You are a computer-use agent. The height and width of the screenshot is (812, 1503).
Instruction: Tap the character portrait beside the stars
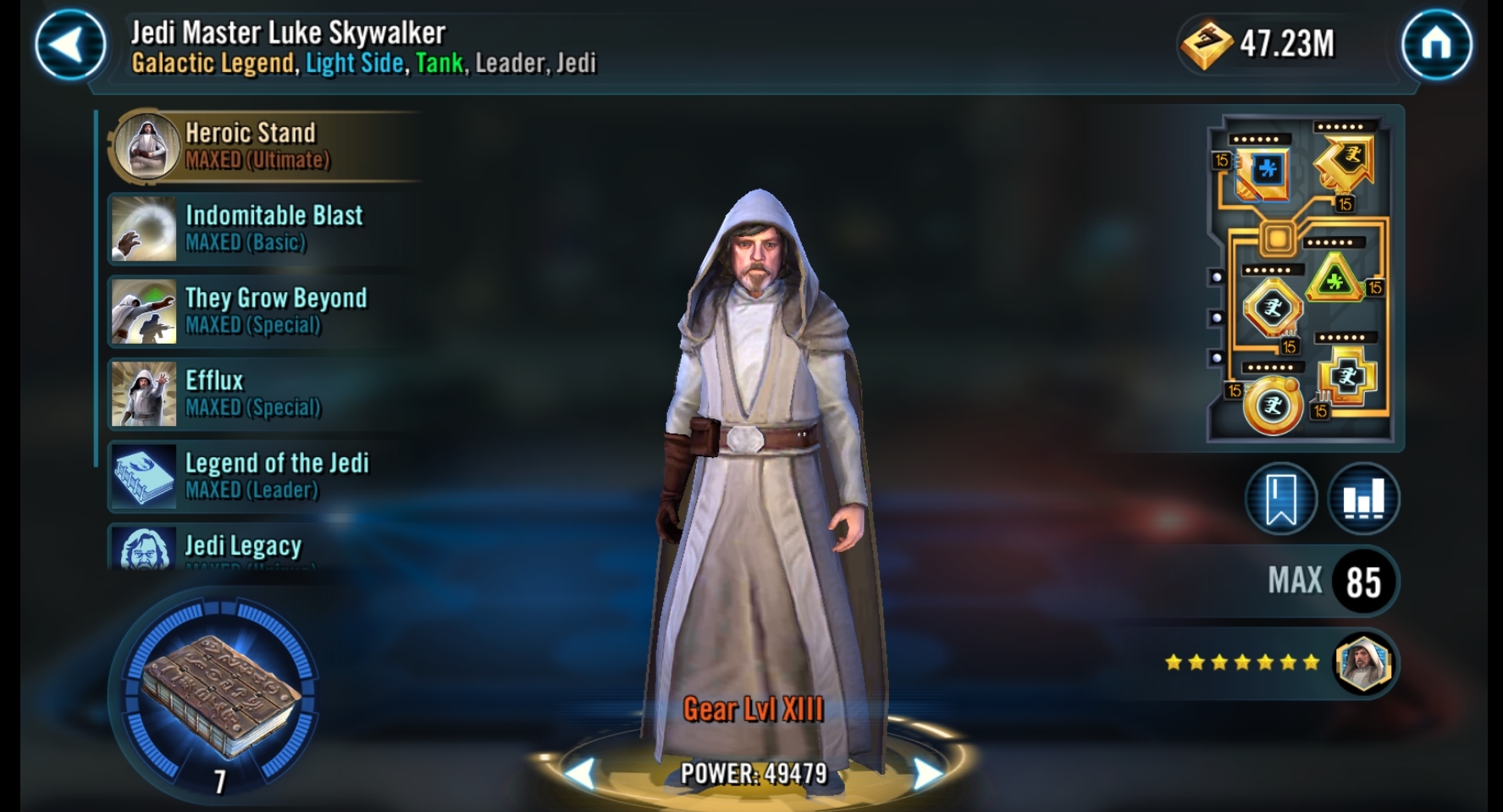[1362, 663]
